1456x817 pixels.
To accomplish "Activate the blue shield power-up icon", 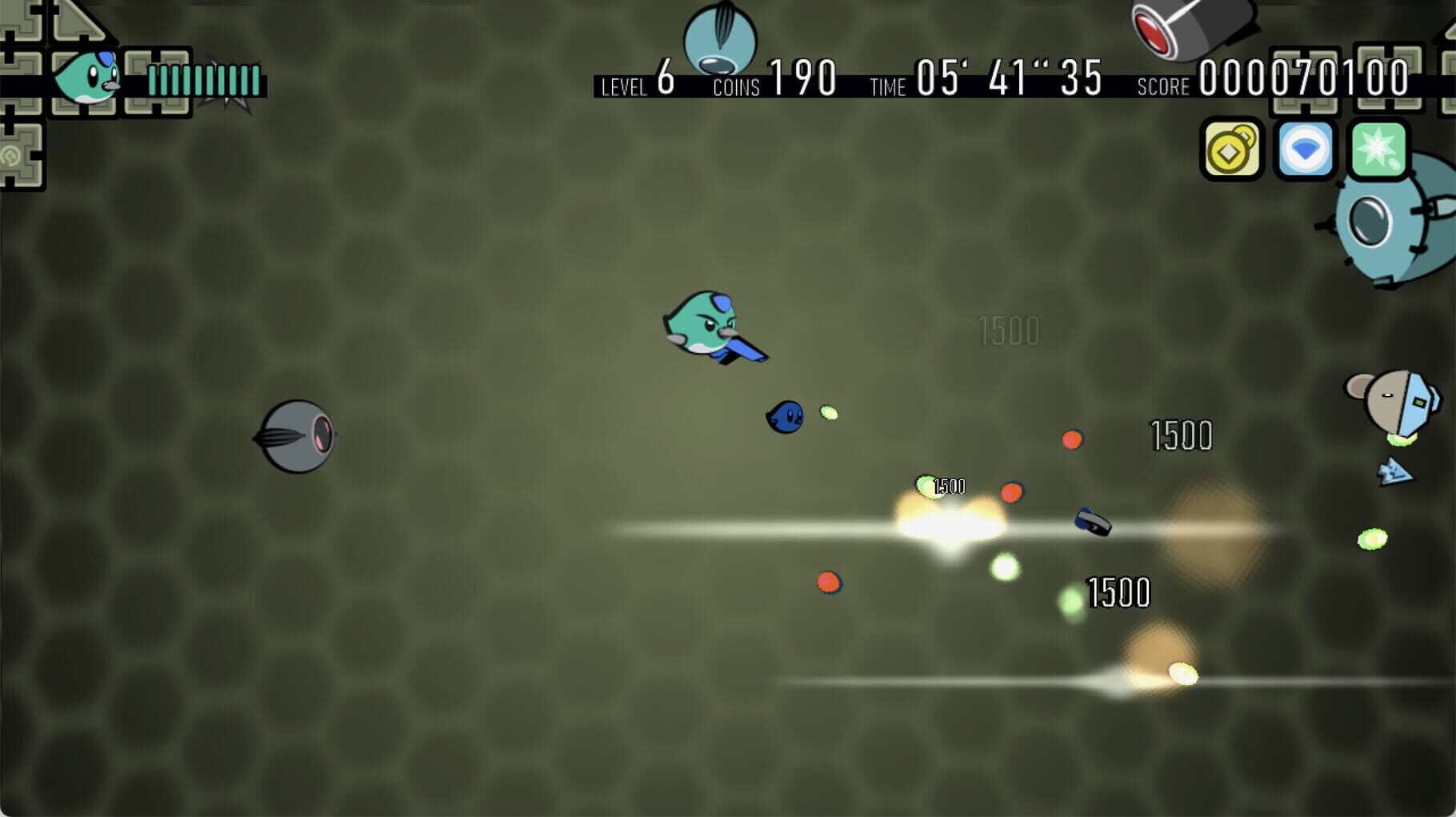I will tap(1304, 150).
